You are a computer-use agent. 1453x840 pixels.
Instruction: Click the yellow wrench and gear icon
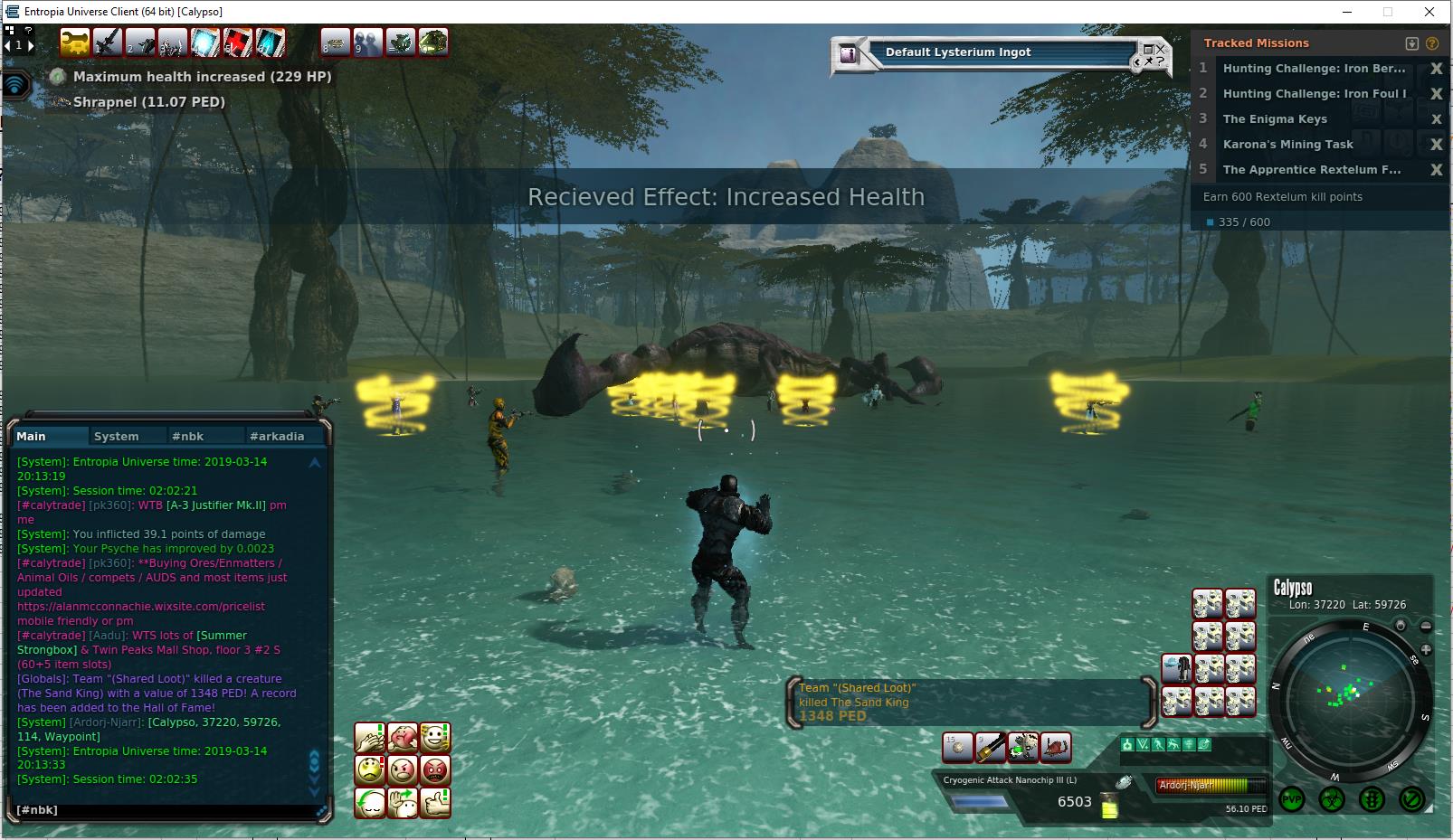pyautogui.click(x=74, y=42)
